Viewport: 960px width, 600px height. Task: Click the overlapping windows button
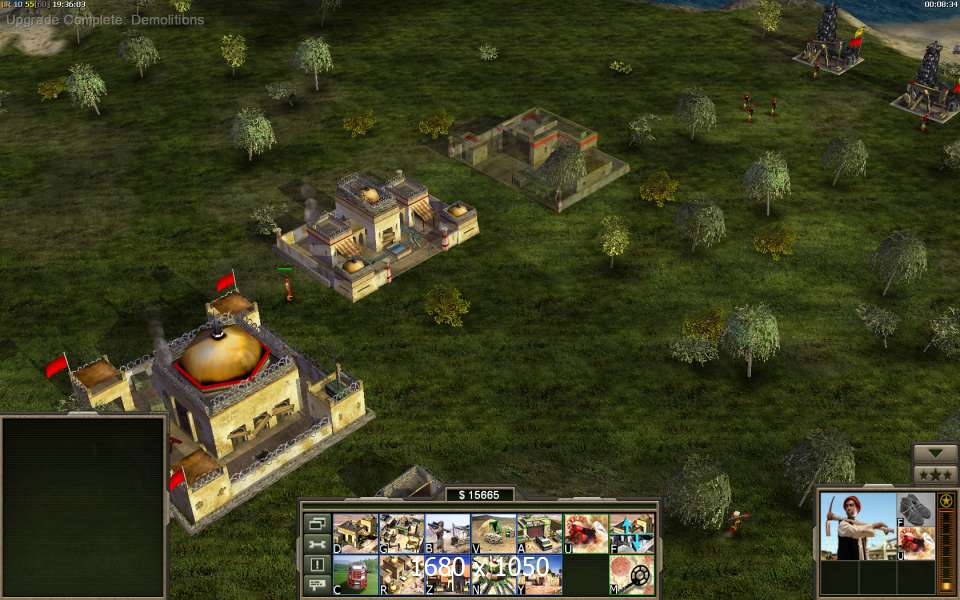[316, 523]
